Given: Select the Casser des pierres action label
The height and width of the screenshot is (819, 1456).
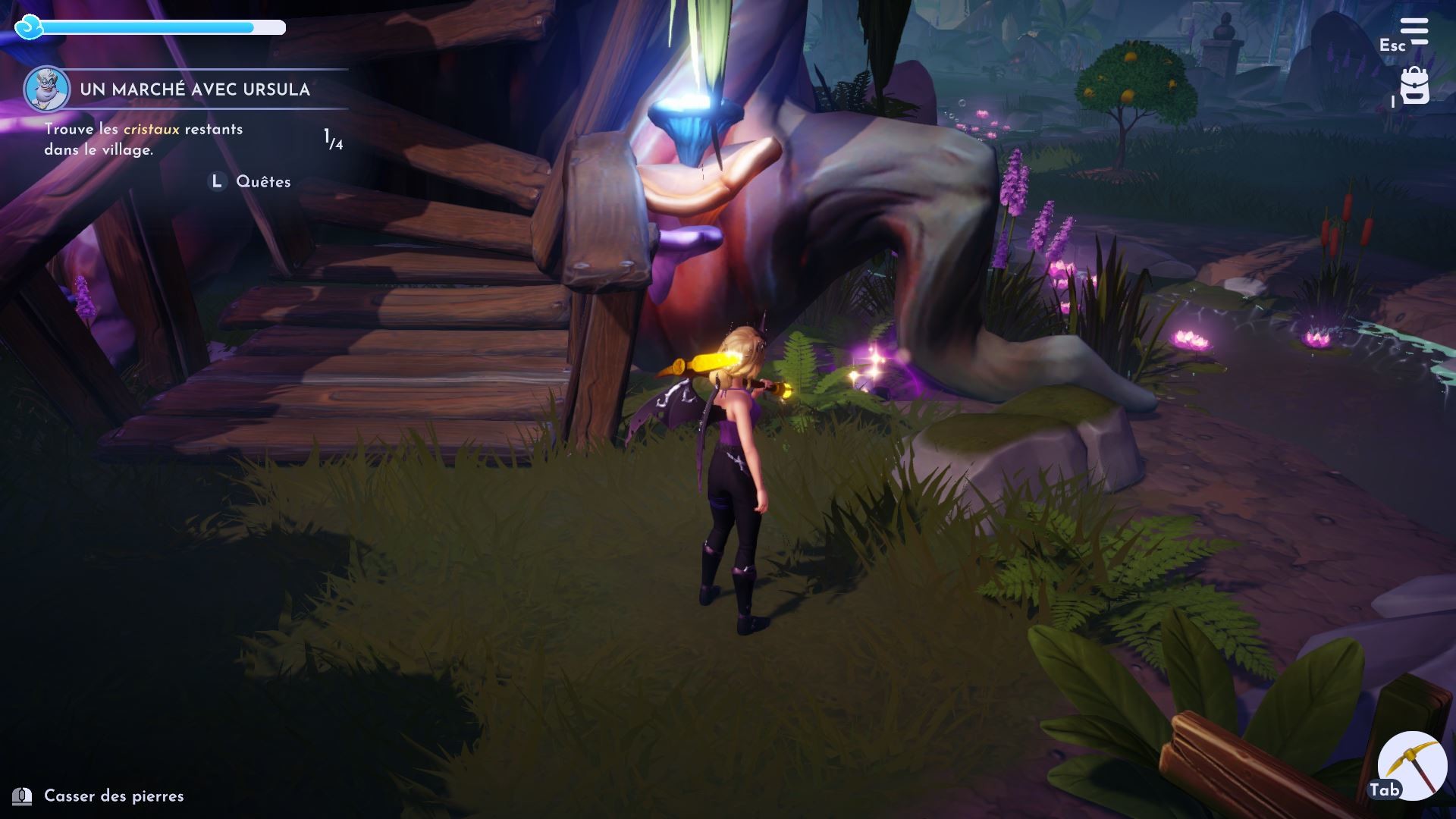Looking at the screenshot, I should click(x=114, y=796).
